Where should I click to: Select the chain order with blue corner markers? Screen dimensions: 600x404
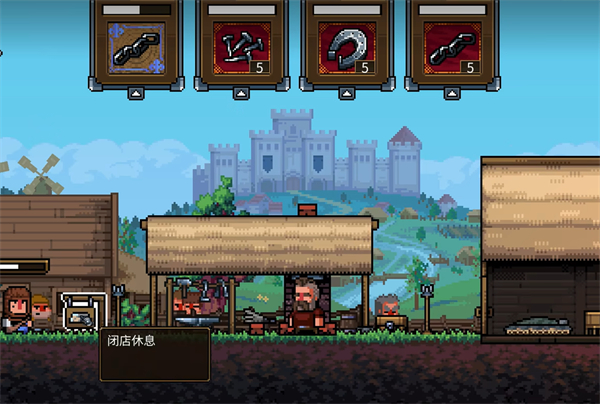point(135,49)
